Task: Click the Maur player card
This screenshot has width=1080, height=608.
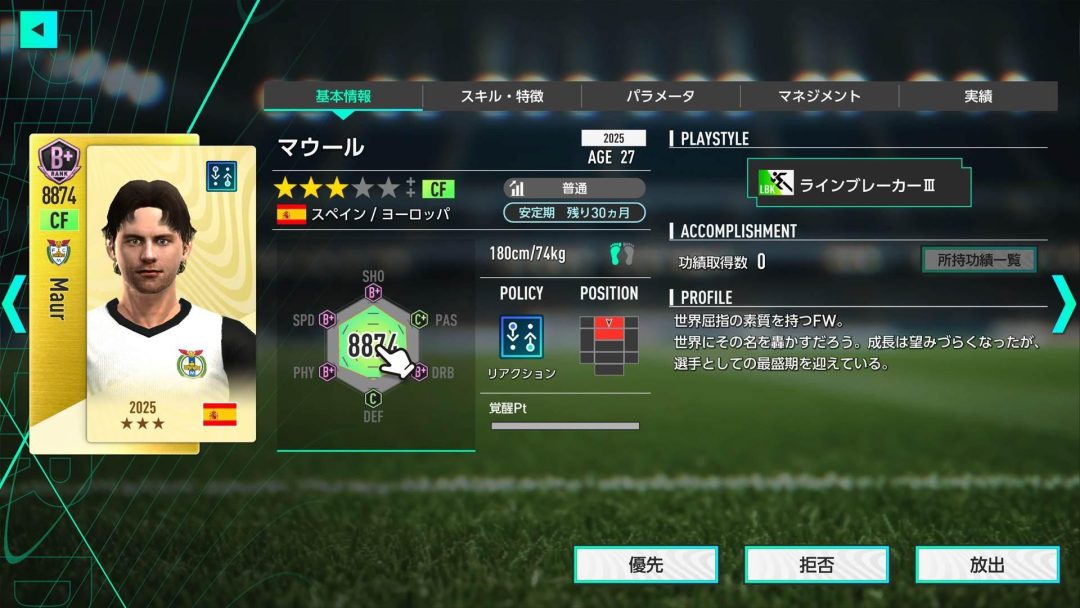Action: click(143, 292)
